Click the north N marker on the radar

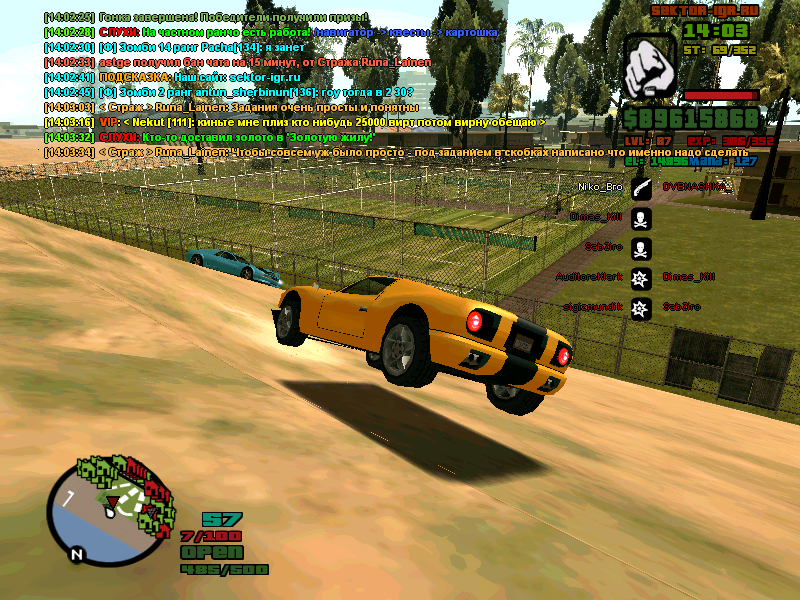click(75, 552)
